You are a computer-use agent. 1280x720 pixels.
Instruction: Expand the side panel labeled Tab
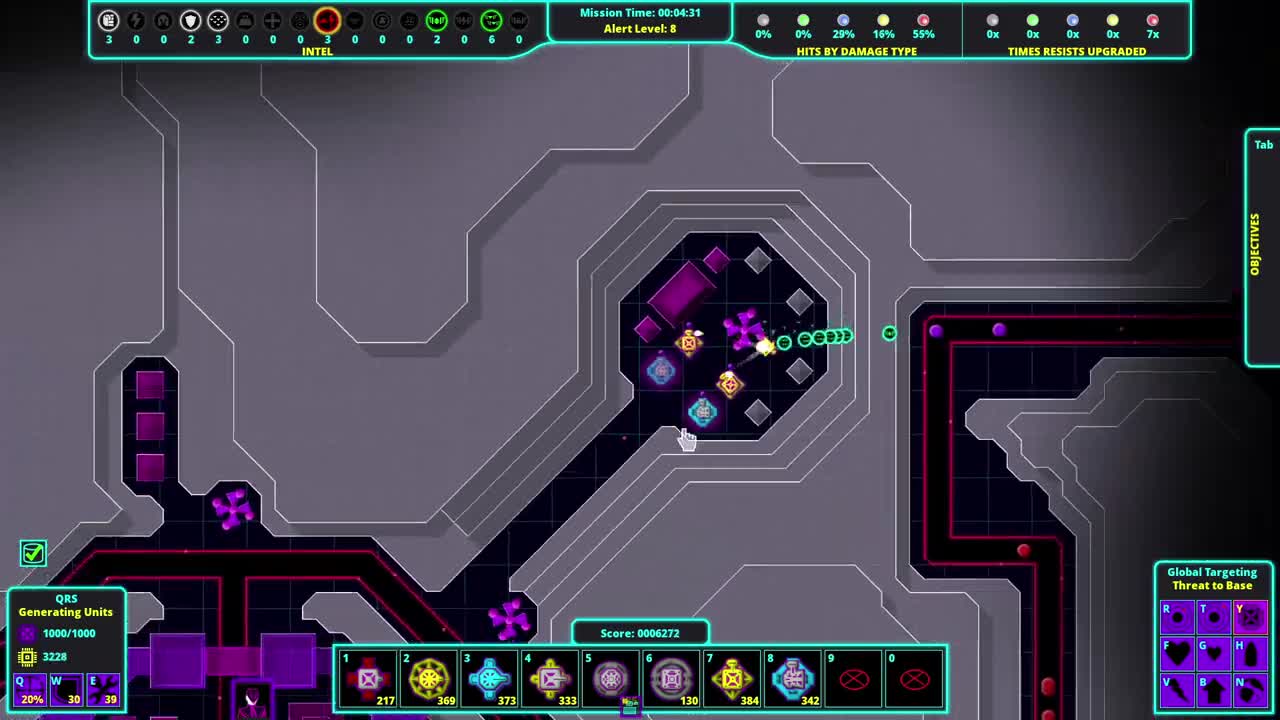click(x=1262, y=144)
